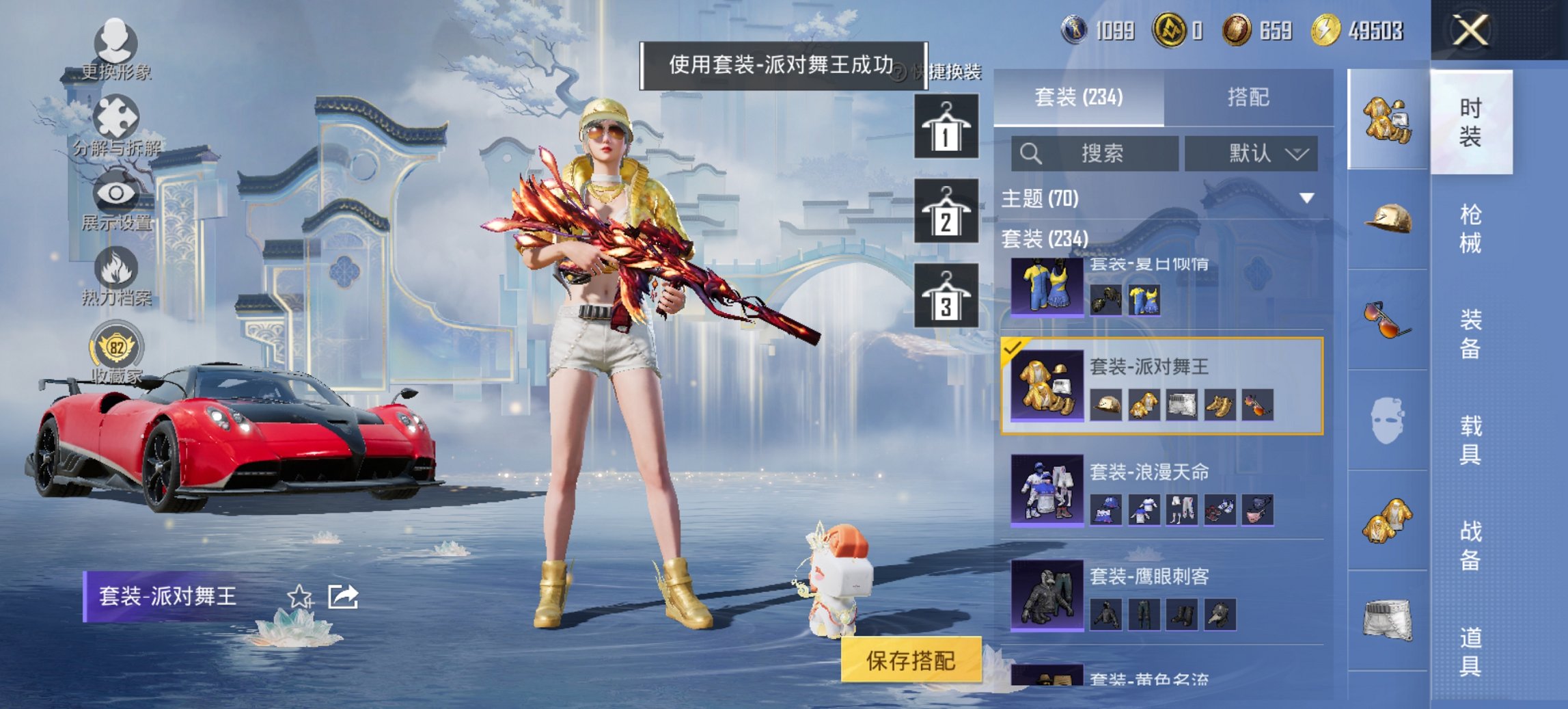Switch to the 搭配 tab
The image size is (1568, 709).
[x=1250, y=98]
